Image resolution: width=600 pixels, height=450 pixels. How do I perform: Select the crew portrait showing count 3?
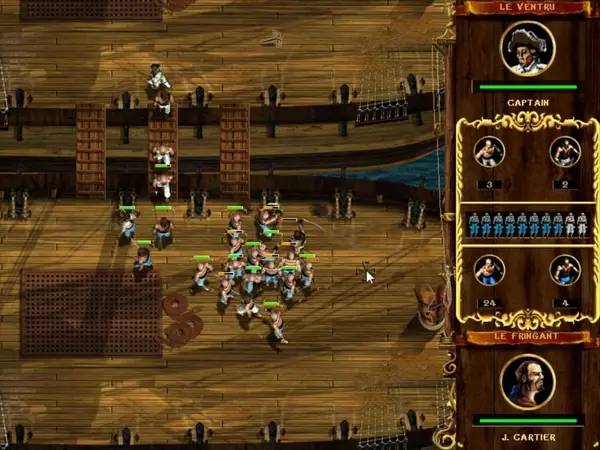click(x=489, y=152)
